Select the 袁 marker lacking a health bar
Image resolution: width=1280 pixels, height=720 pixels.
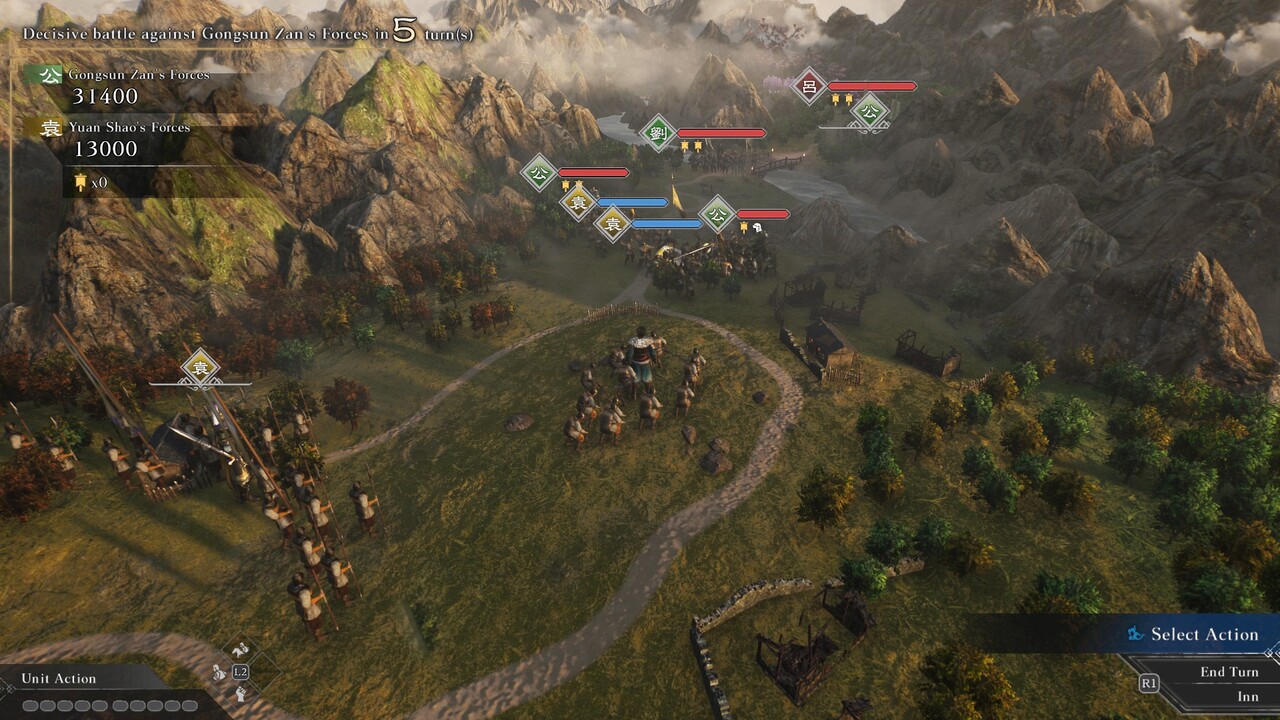pos(200,368)
